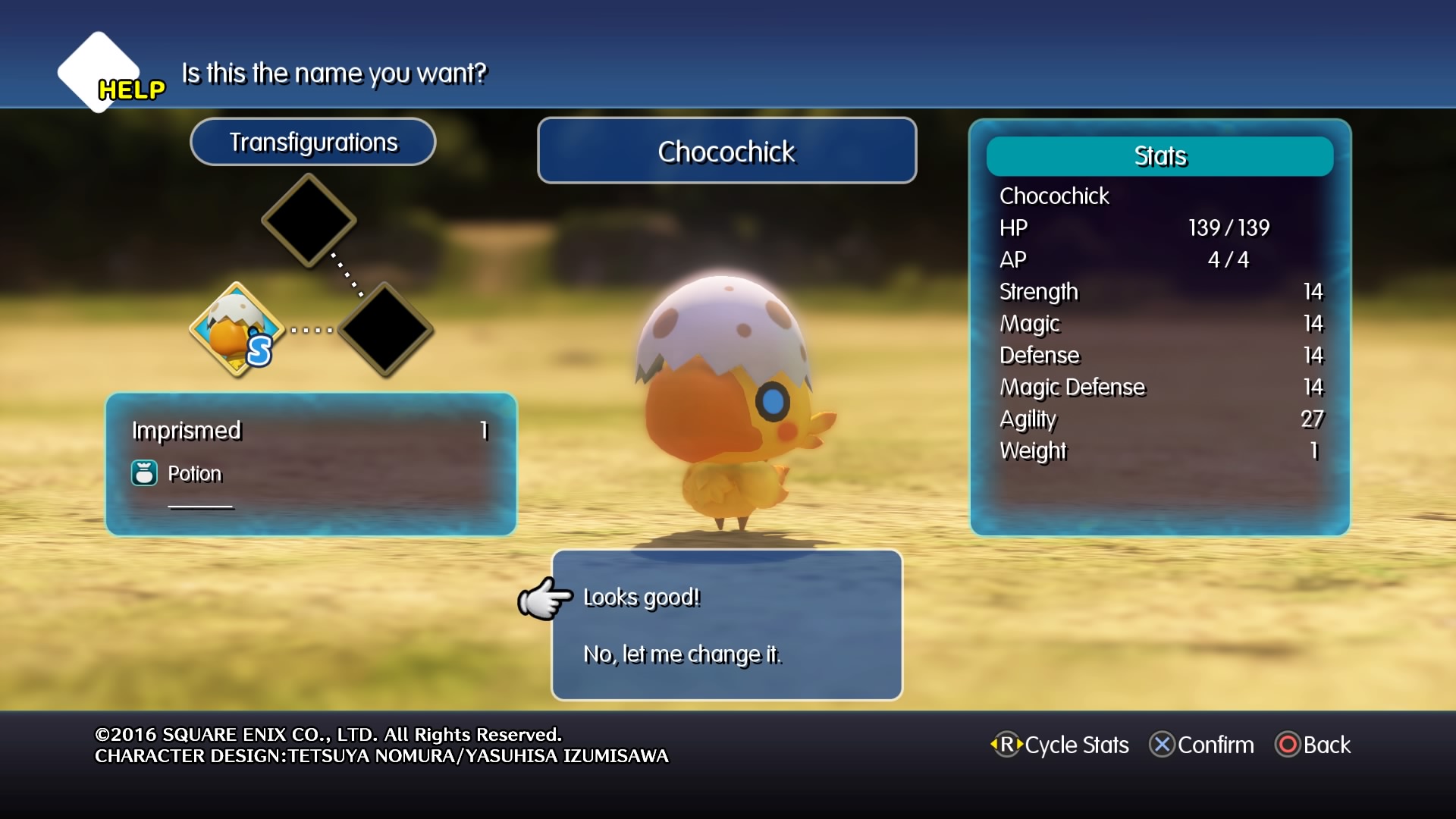Select the Chocochick transfiguration icon
1456x819 pixels.
coord(237,330)
